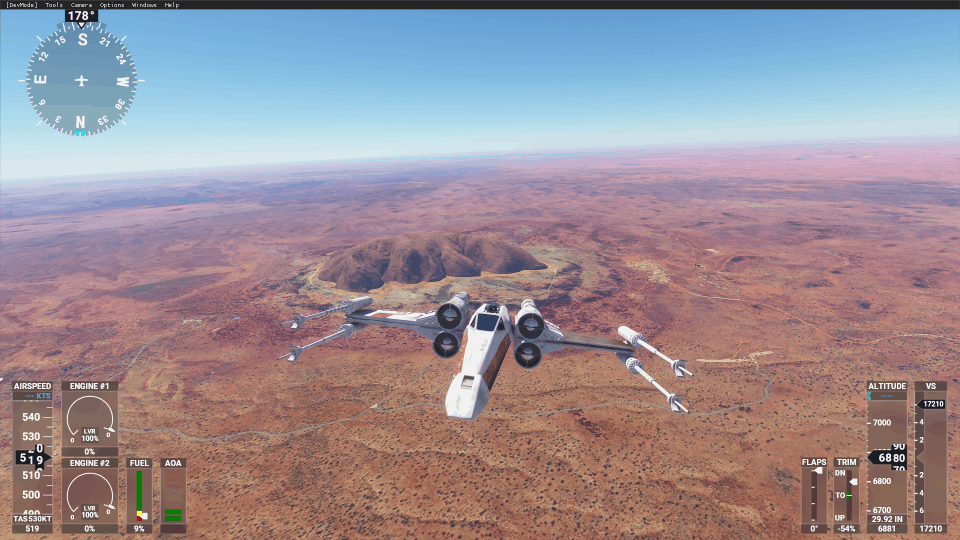Click the Flaps position slider

814,495
